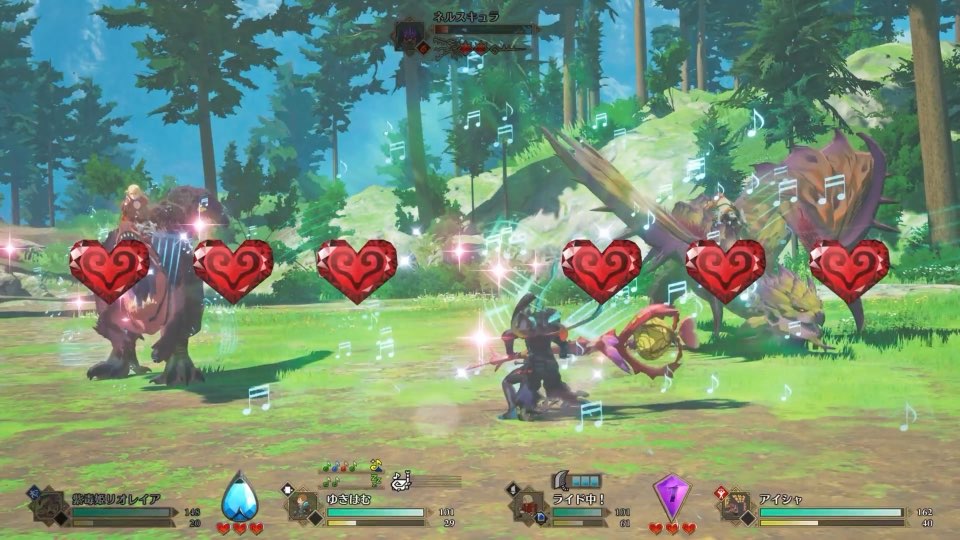Select the Nerscylla enemy portrait icon
This screenshot has height=540, width=960.
pos(410,36)
